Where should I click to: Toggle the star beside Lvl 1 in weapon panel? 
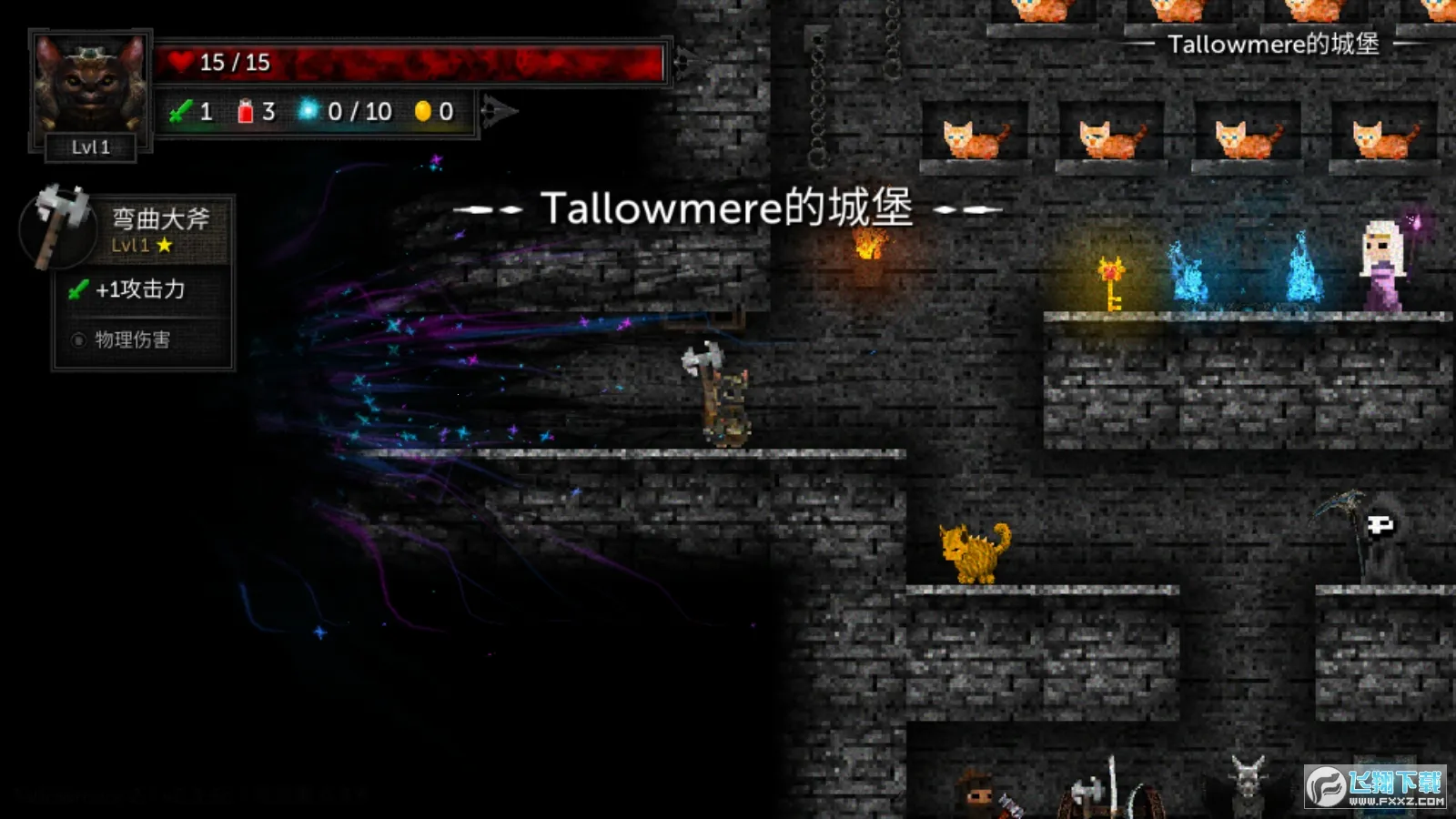pyautogui.click(x=164, y=245)
